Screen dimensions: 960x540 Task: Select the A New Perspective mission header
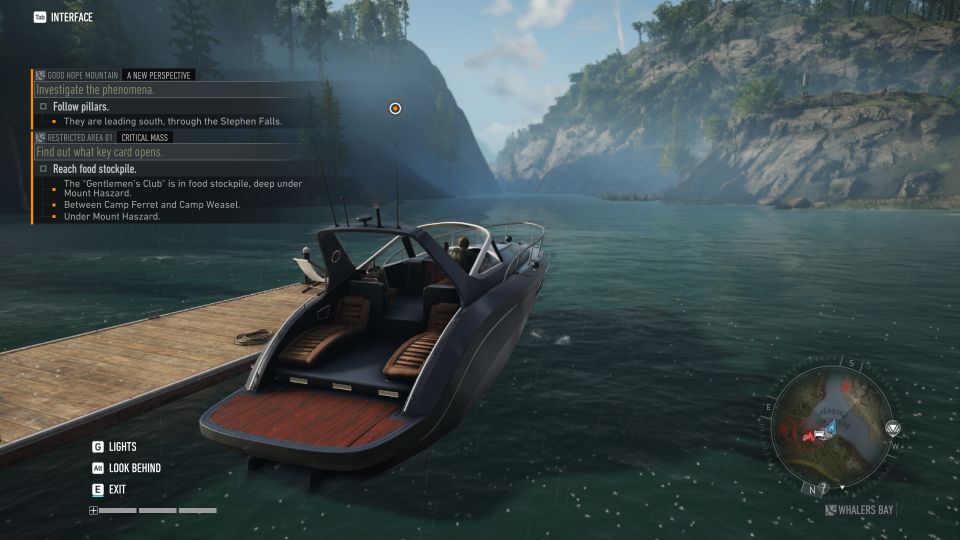158,75
